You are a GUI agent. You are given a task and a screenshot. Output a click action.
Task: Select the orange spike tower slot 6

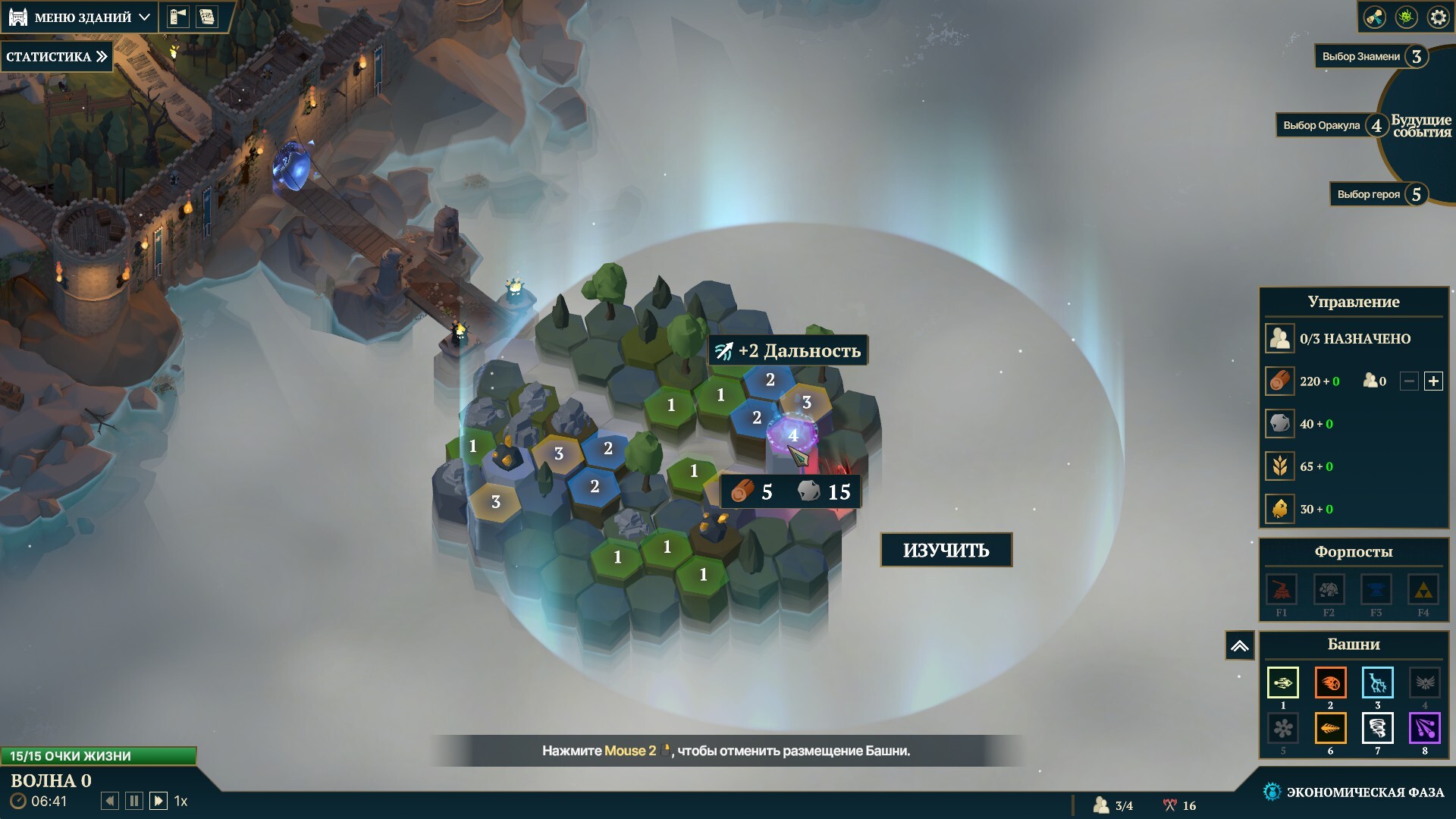pyautogui.click(x=1330, y=729)
